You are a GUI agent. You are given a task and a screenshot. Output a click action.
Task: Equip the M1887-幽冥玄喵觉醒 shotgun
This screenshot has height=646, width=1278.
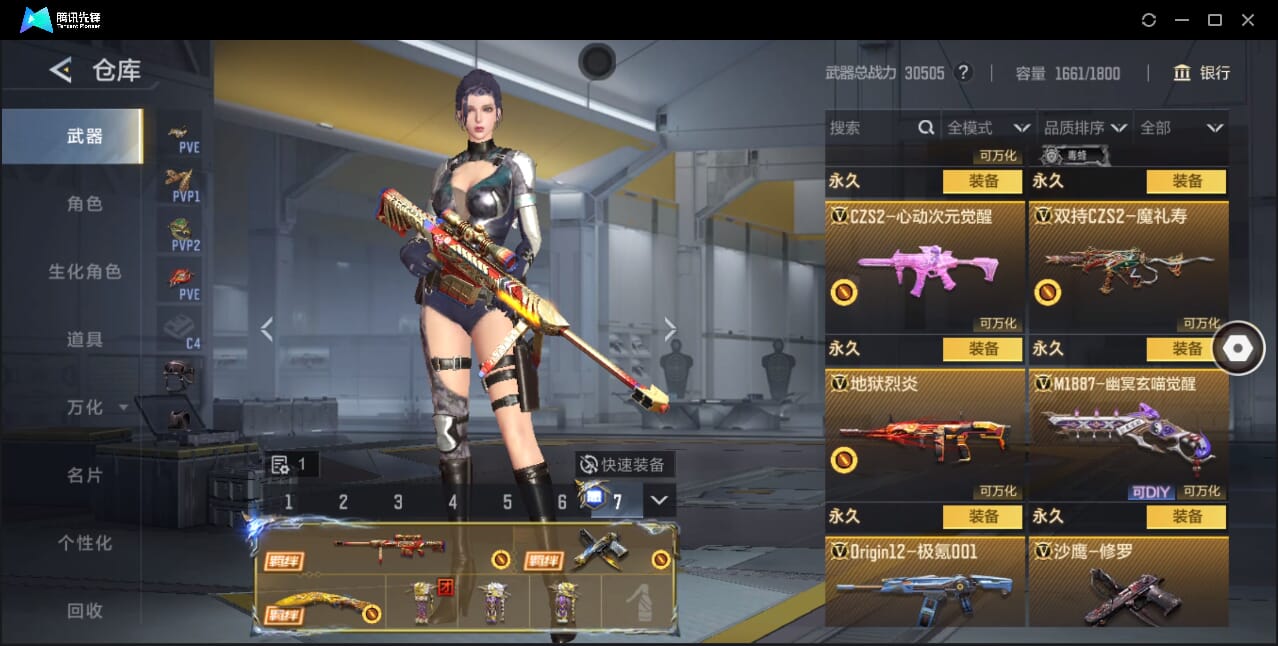pyautogui.click(x=1186, y=349)
